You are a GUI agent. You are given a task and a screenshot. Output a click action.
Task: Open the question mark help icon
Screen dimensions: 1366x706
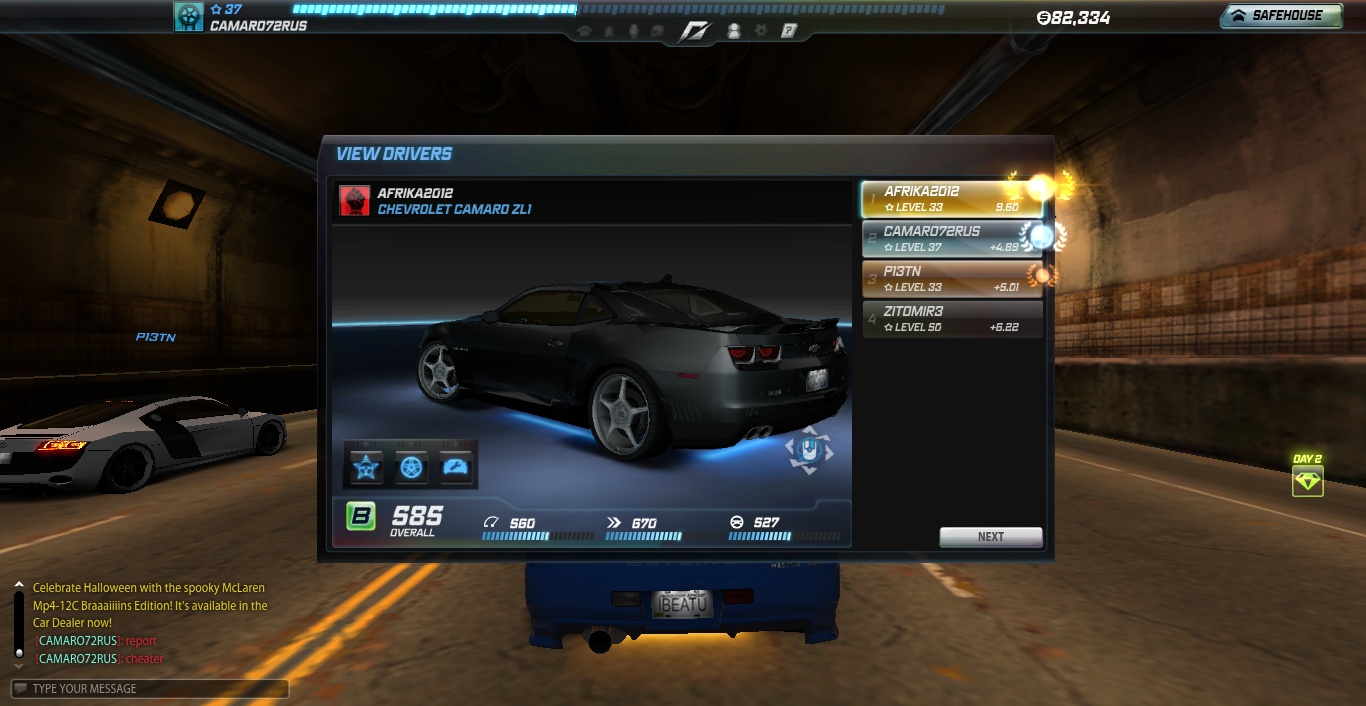click(x=789, y=31)
